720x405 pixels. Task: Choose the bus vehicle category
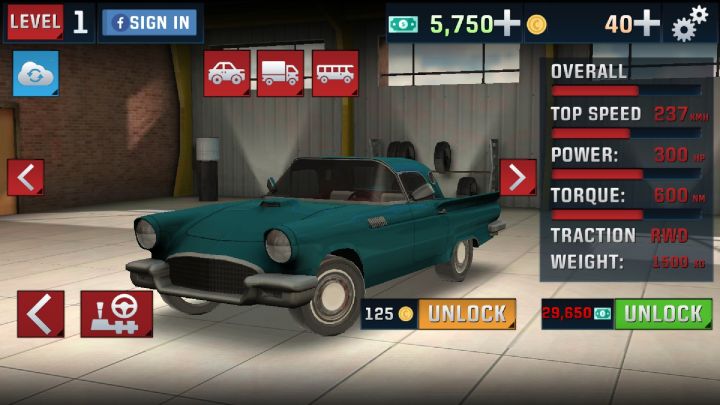click(x=335, y=73)
